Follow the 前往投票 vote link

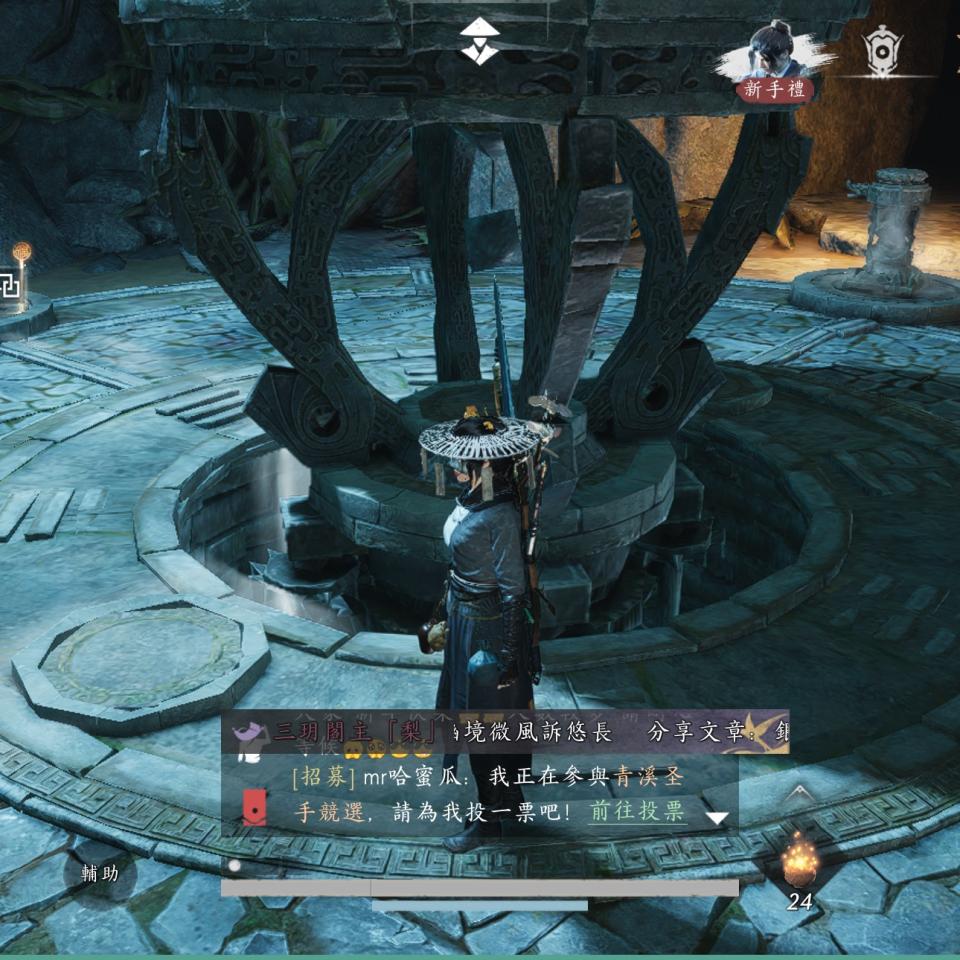point(637,811)
